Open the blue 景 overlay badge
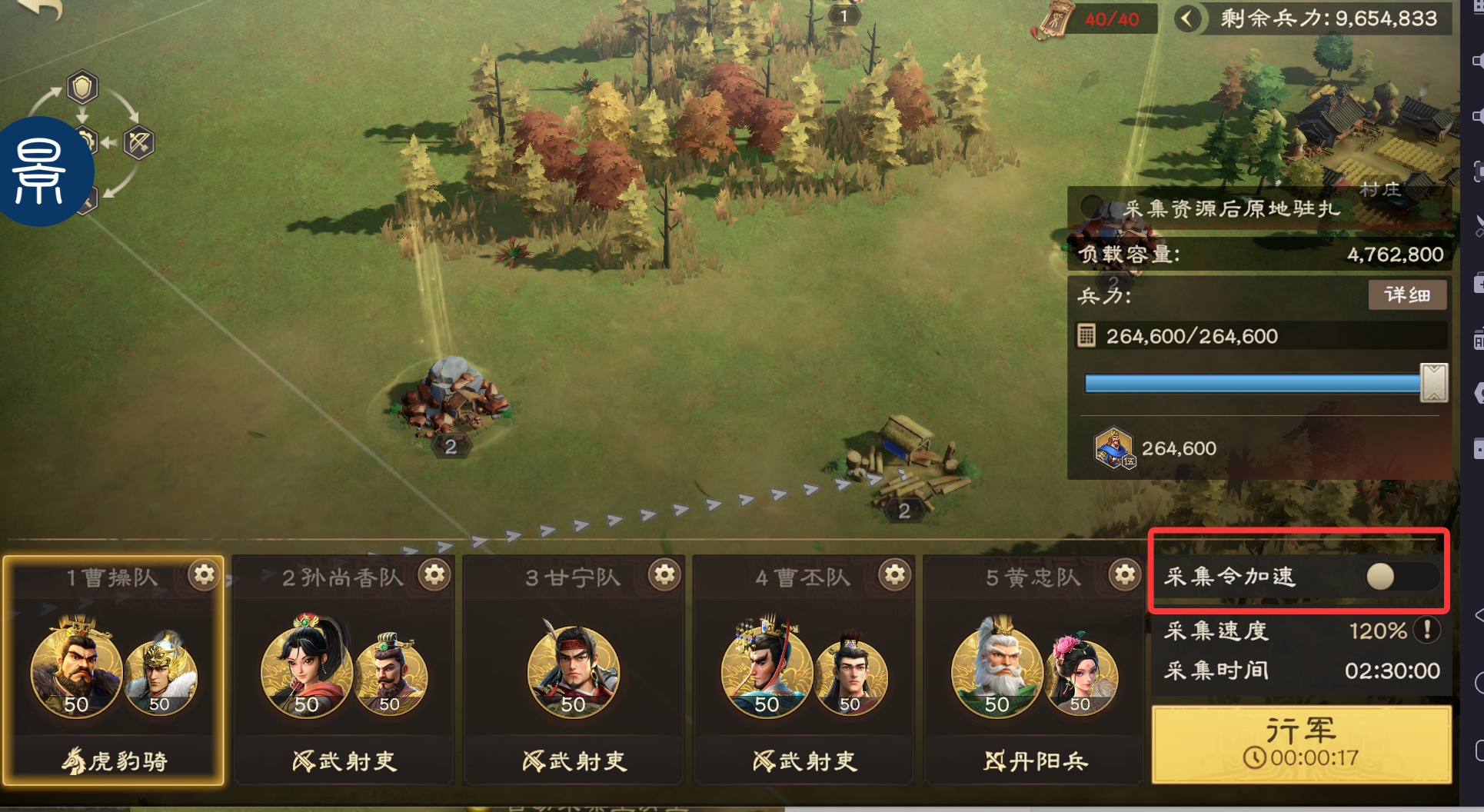 (x=42, y=171)
